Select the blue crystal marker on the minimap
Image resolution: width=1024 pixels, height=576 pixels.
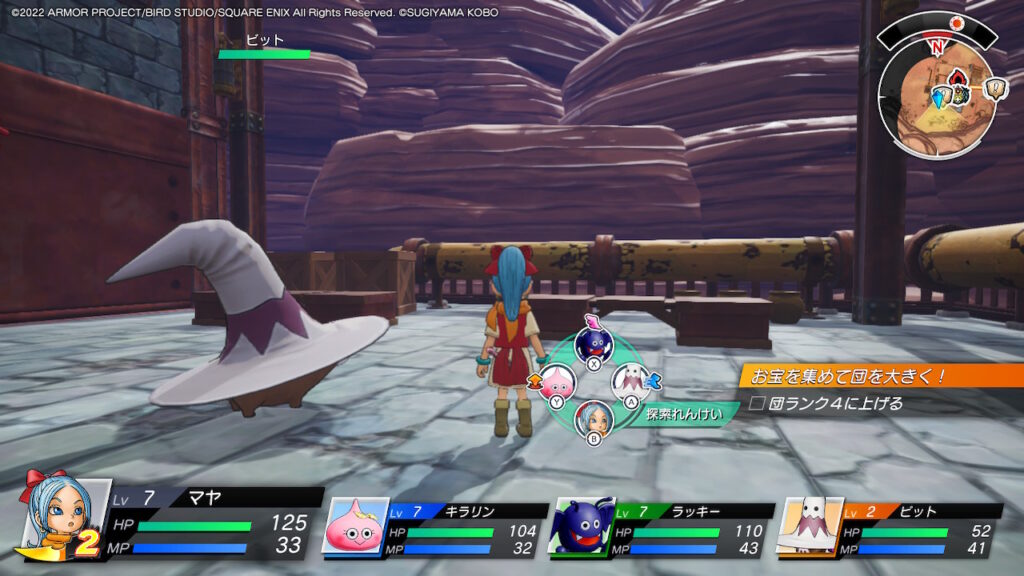coord(939,100)
